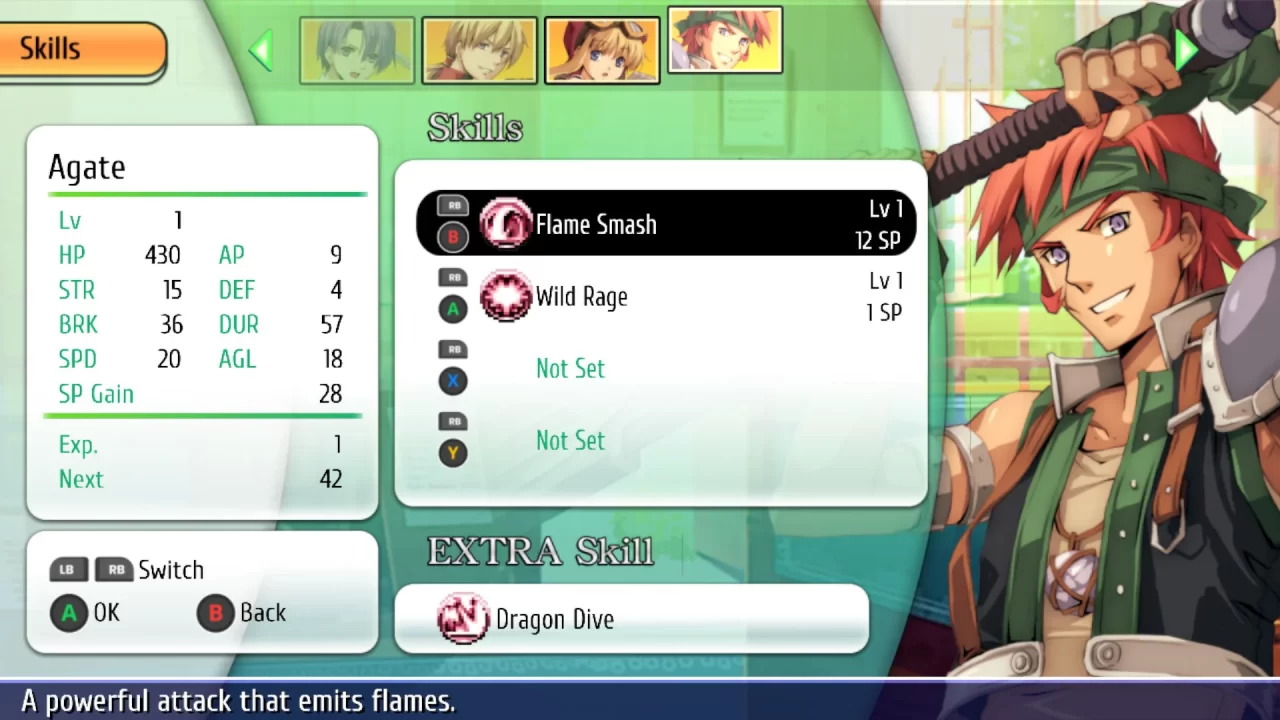Select Agate's character portrait
This screenshot has width=1280, height=720.
[x=725, y=45]
